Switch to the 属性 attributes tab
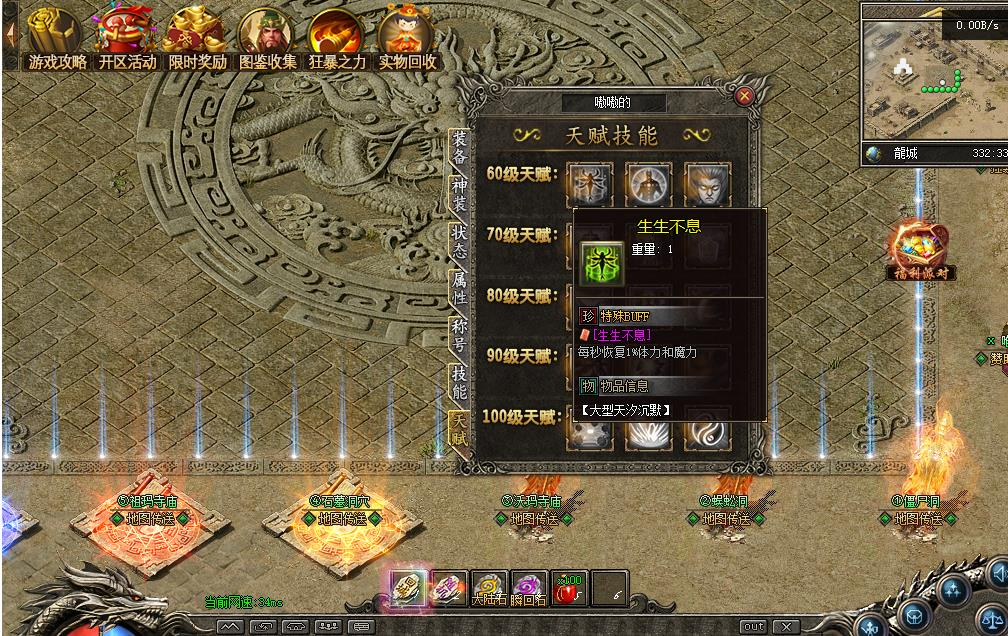This screenshot has width=1008, height=636. click(459, 286)
